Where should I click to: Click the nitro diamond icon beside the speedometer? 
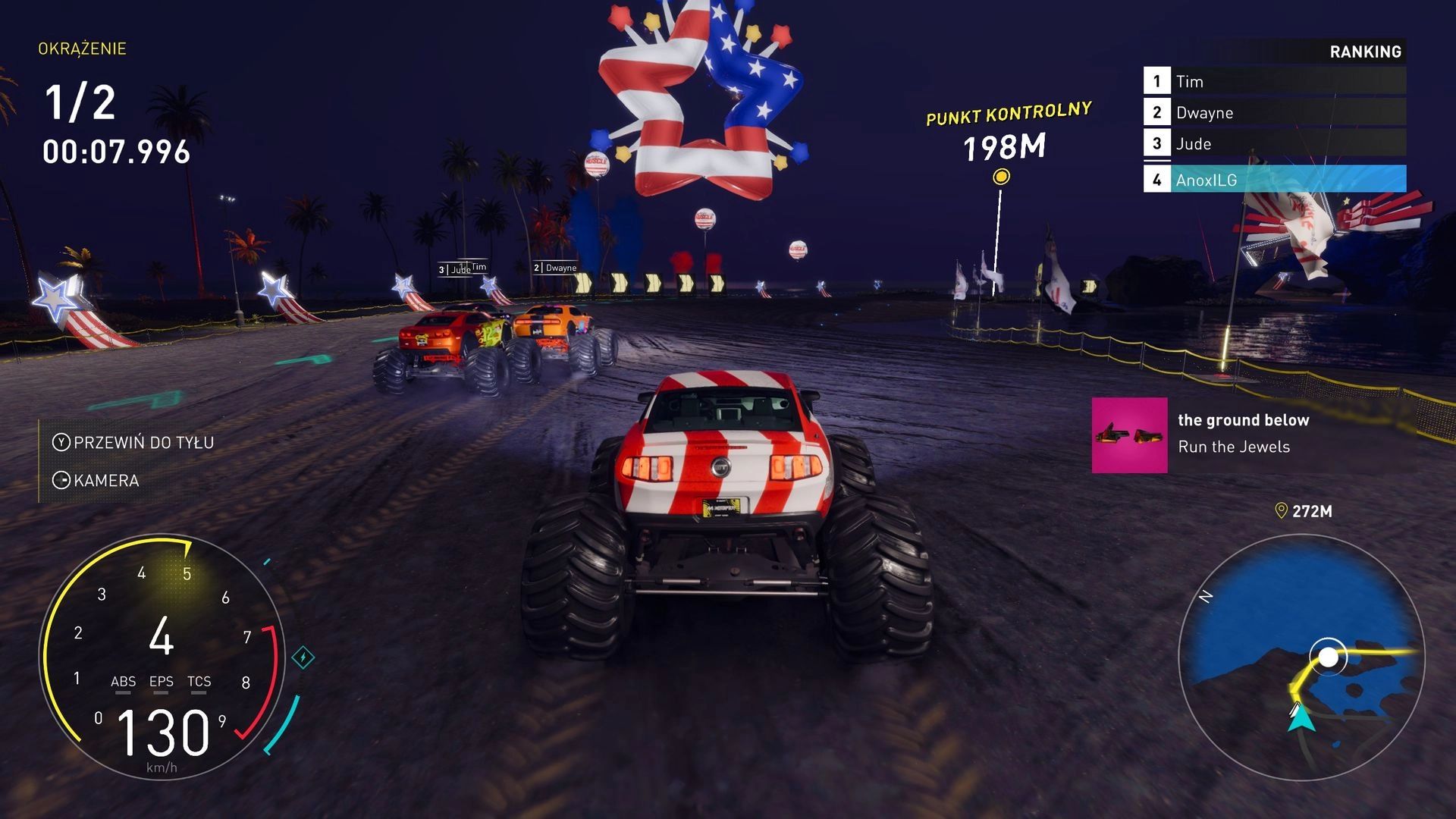pos(303,657)
